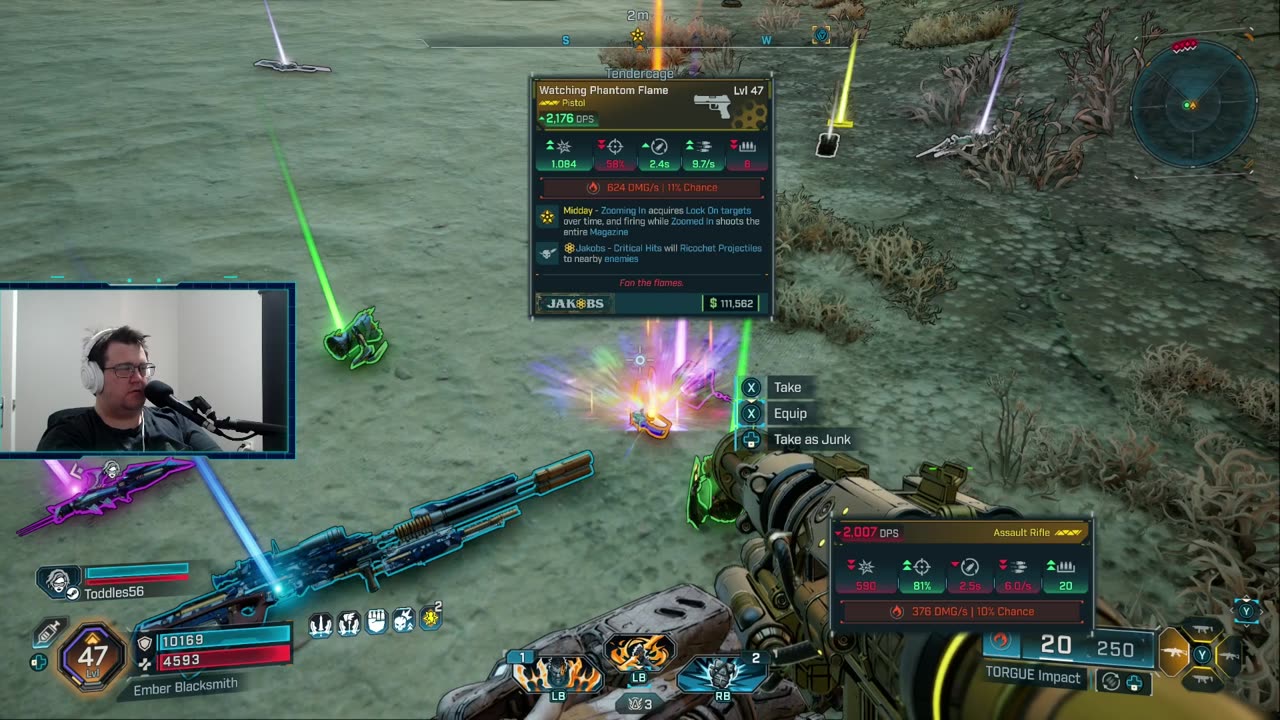This screenshot has height=720, width=1280.
Task: Select the highlighted orange weapon slot
Action: 1174,654
